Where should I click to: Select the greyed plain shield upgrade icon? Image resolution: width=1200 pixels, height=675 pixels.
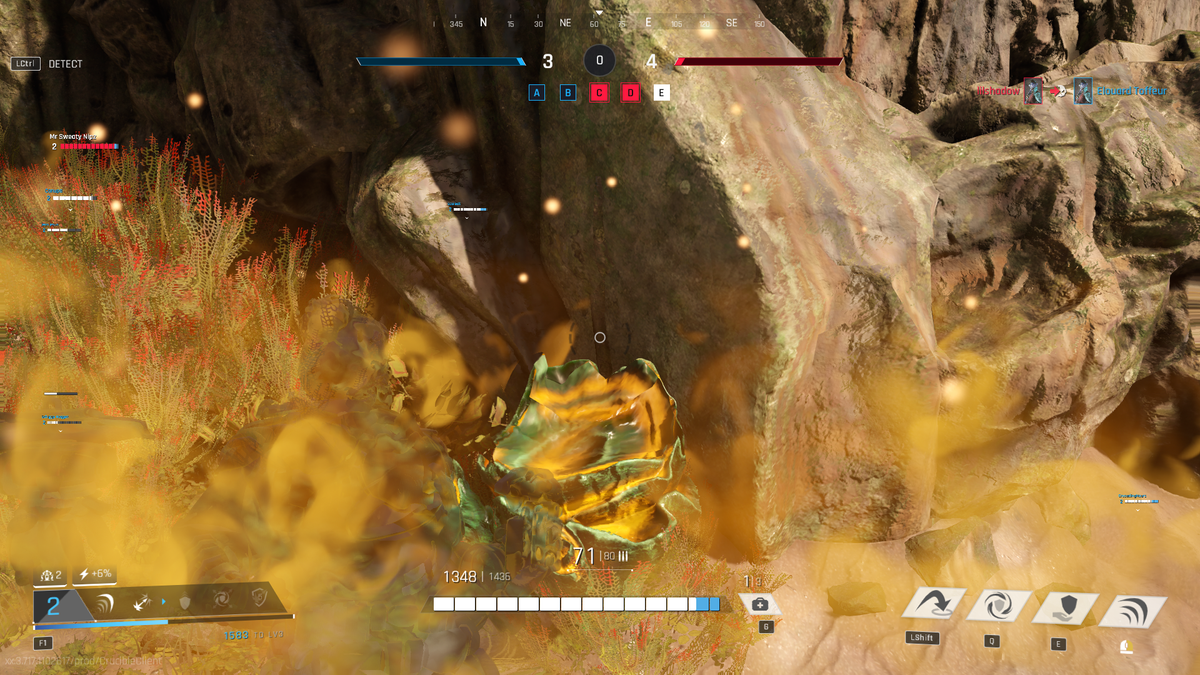[x=184, y=601]
